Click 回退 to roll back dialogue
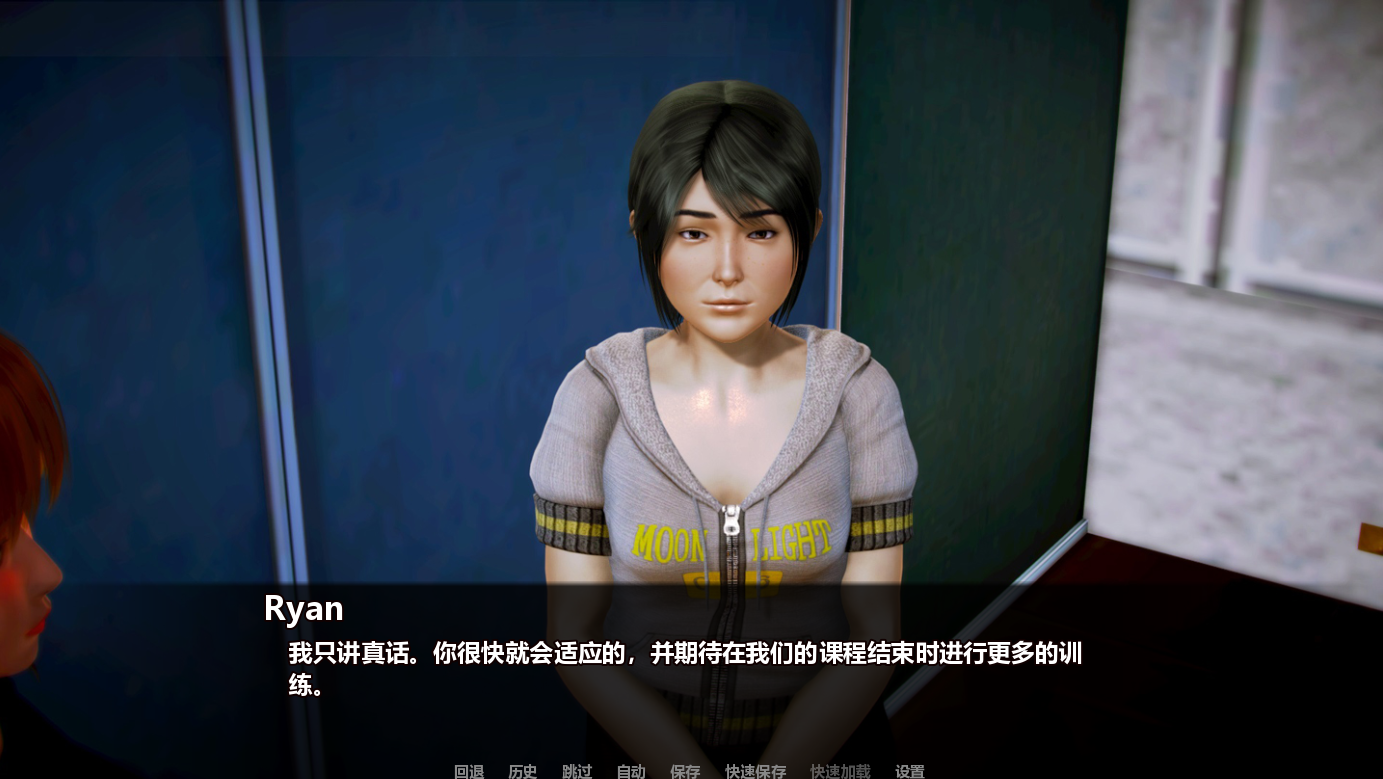 (x=467, y=771)
